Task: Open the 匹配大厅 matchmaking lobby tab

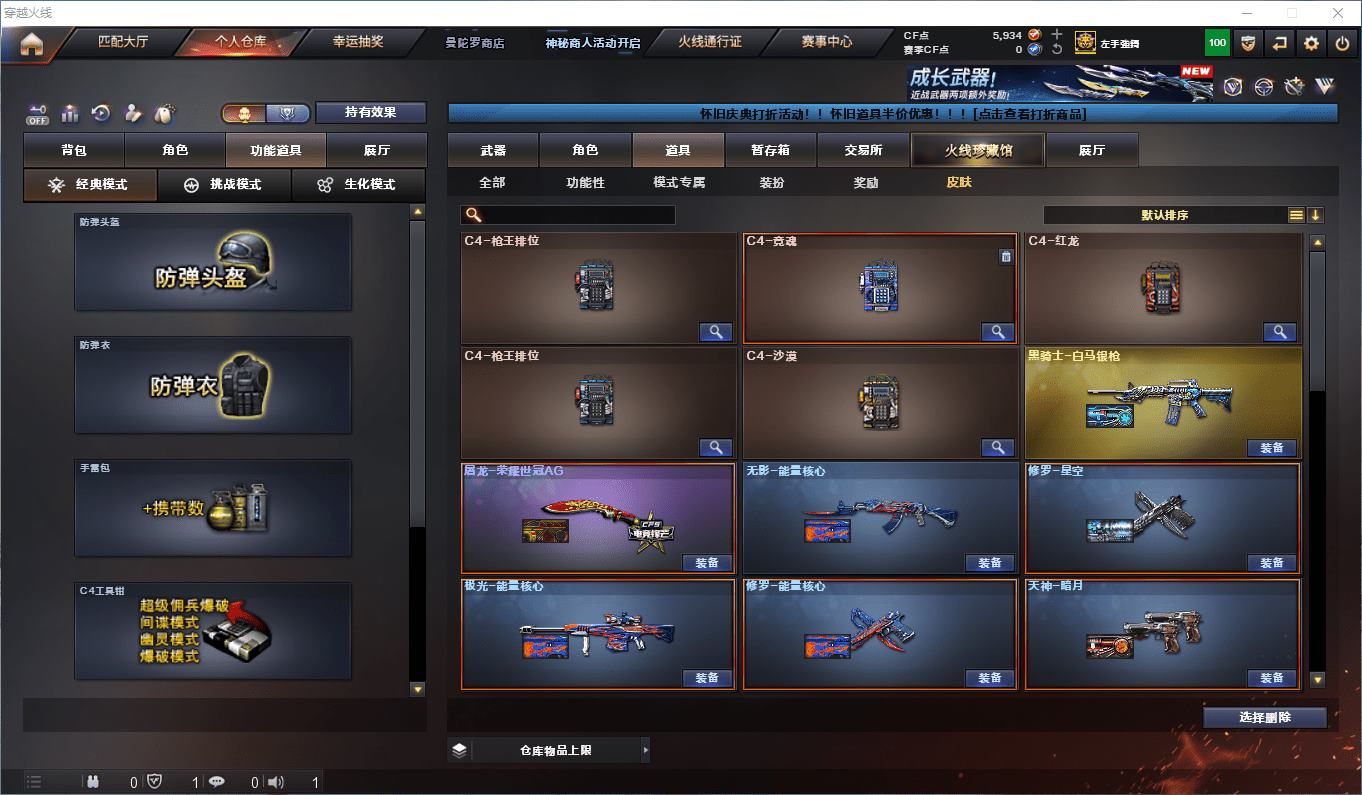Action: [123, 42]
